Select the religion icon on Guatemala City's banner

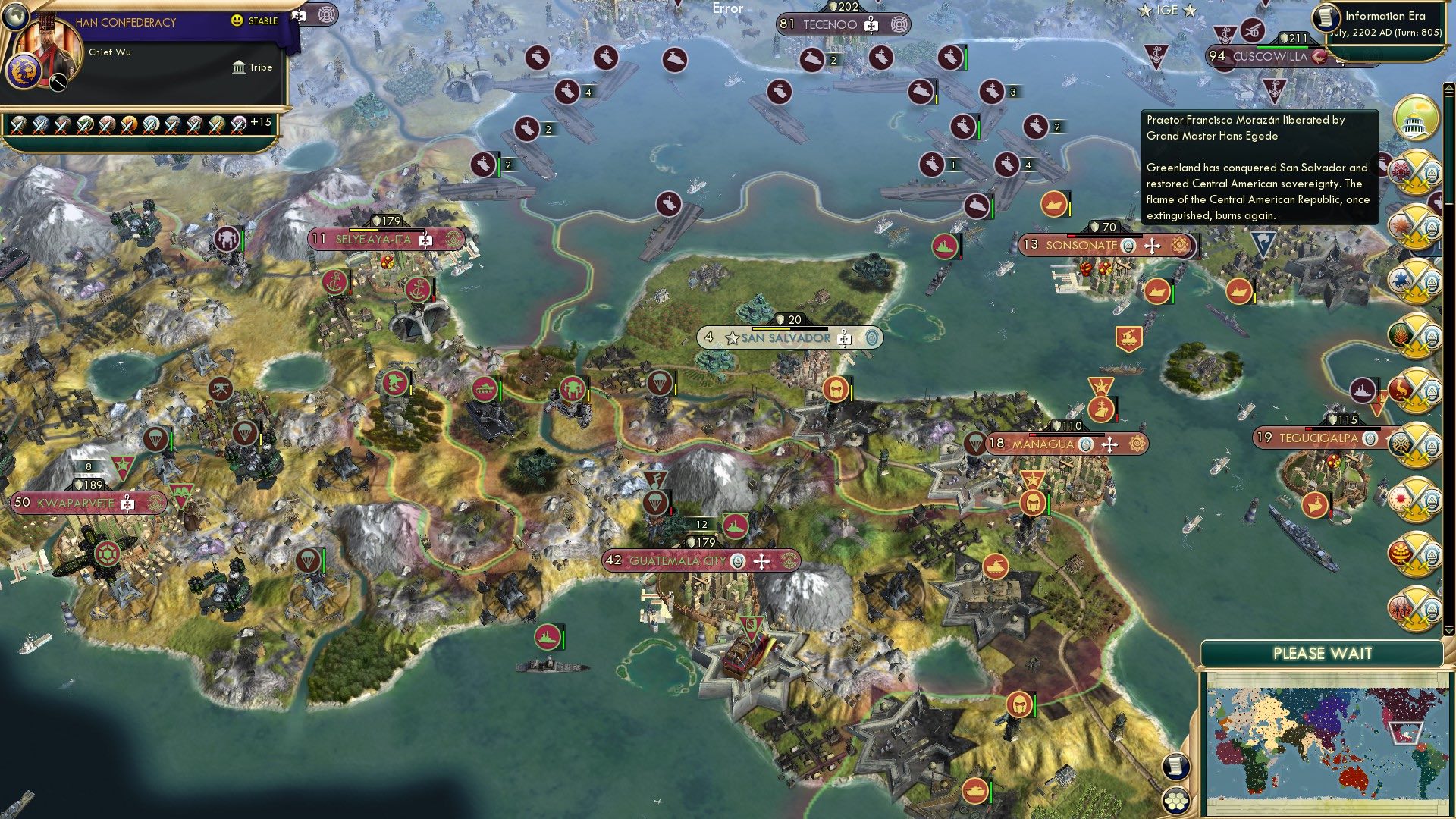coord(736,561)
